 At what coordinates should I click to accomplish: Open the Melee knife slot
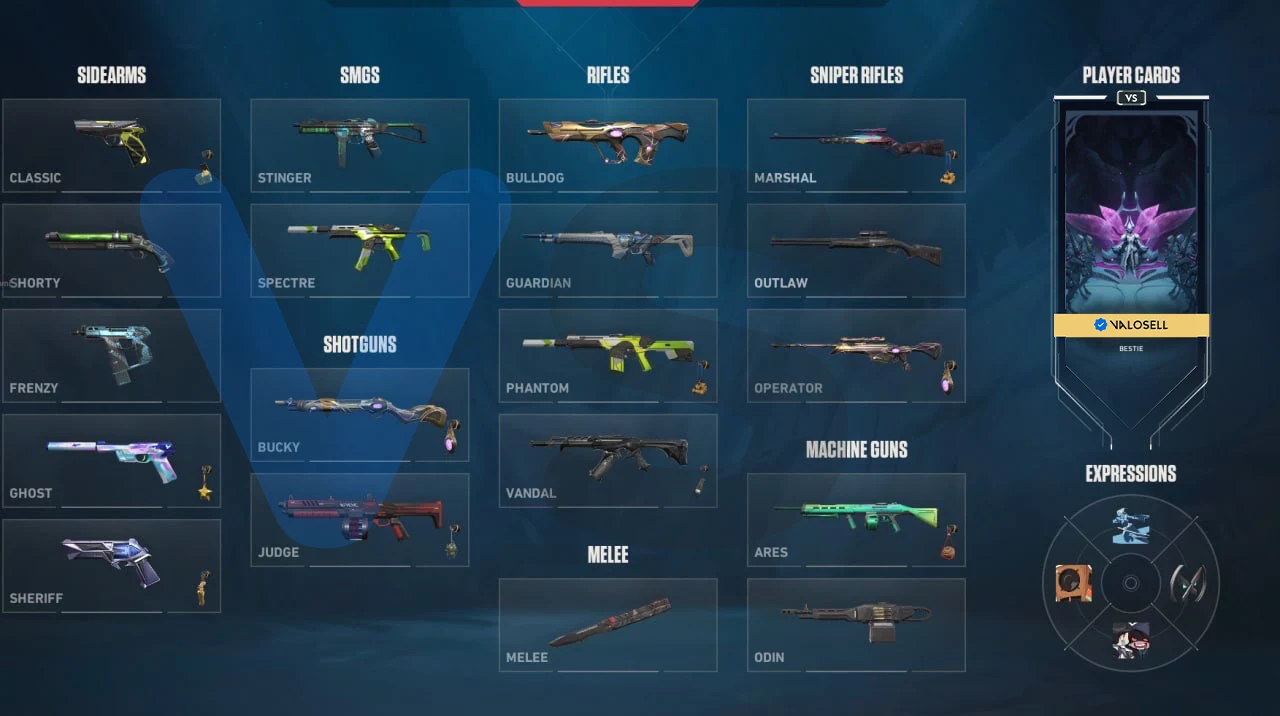(608, 624)
